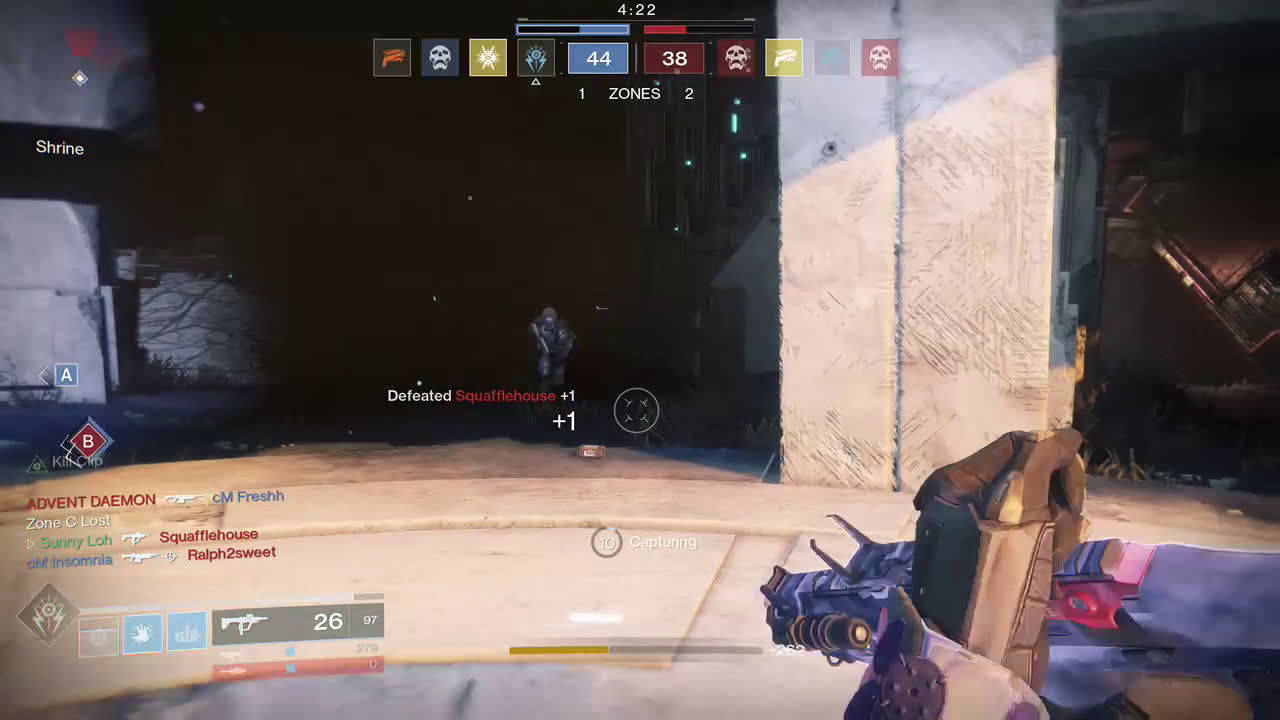This screenshot has height=720, width=1280.
Task: Activate the rift class ability icon
Action: 187,634
